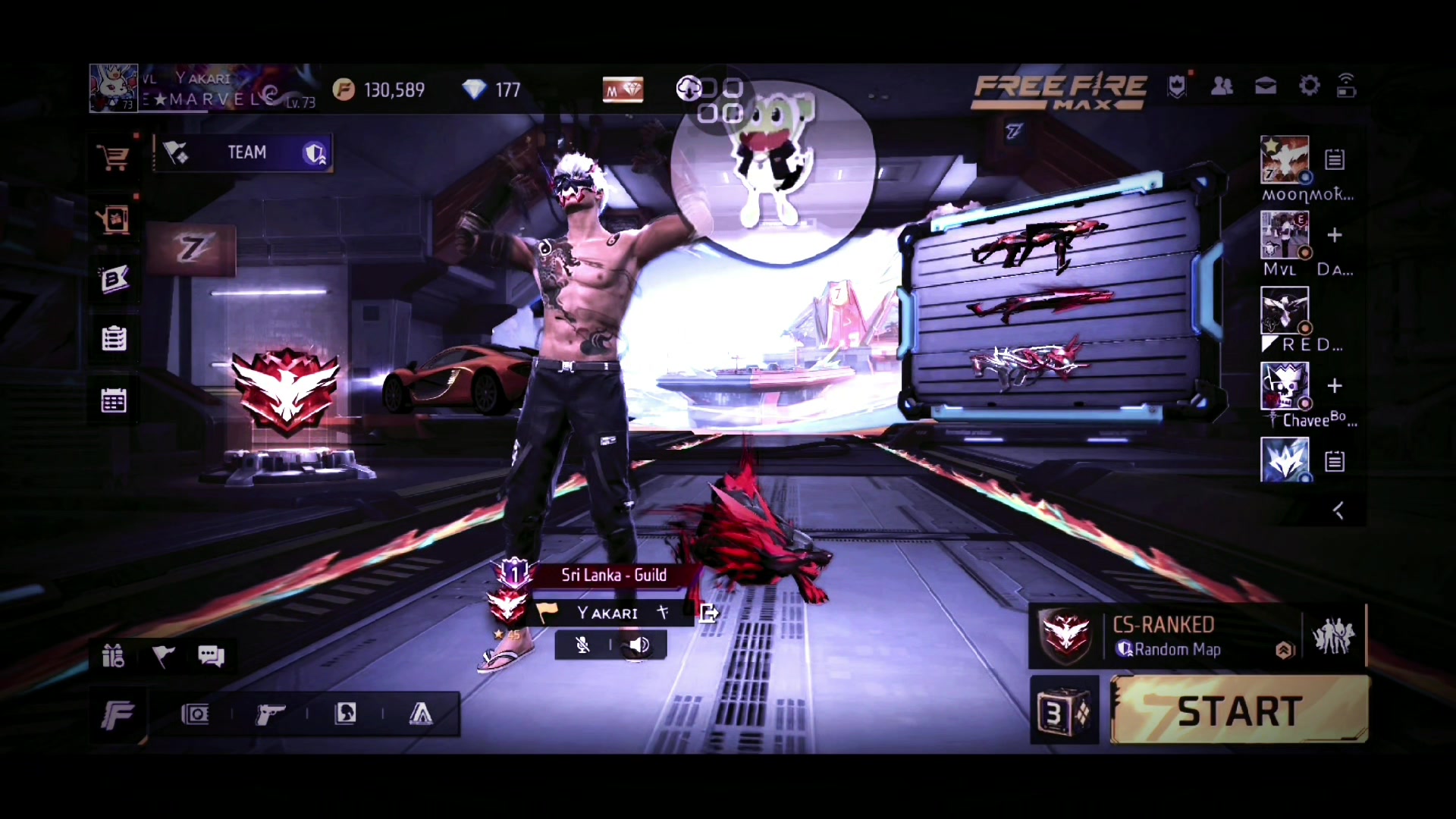Leave the team via exit icon

click(708, 613)
